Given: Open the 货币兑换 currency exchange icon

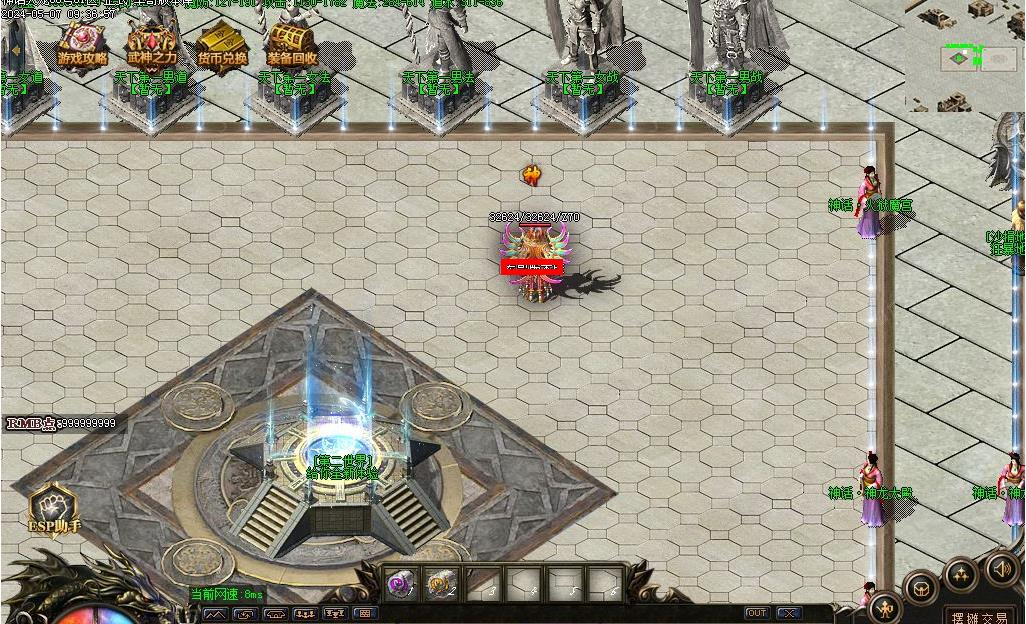Looking at the screenshot, I should (221, 45).
